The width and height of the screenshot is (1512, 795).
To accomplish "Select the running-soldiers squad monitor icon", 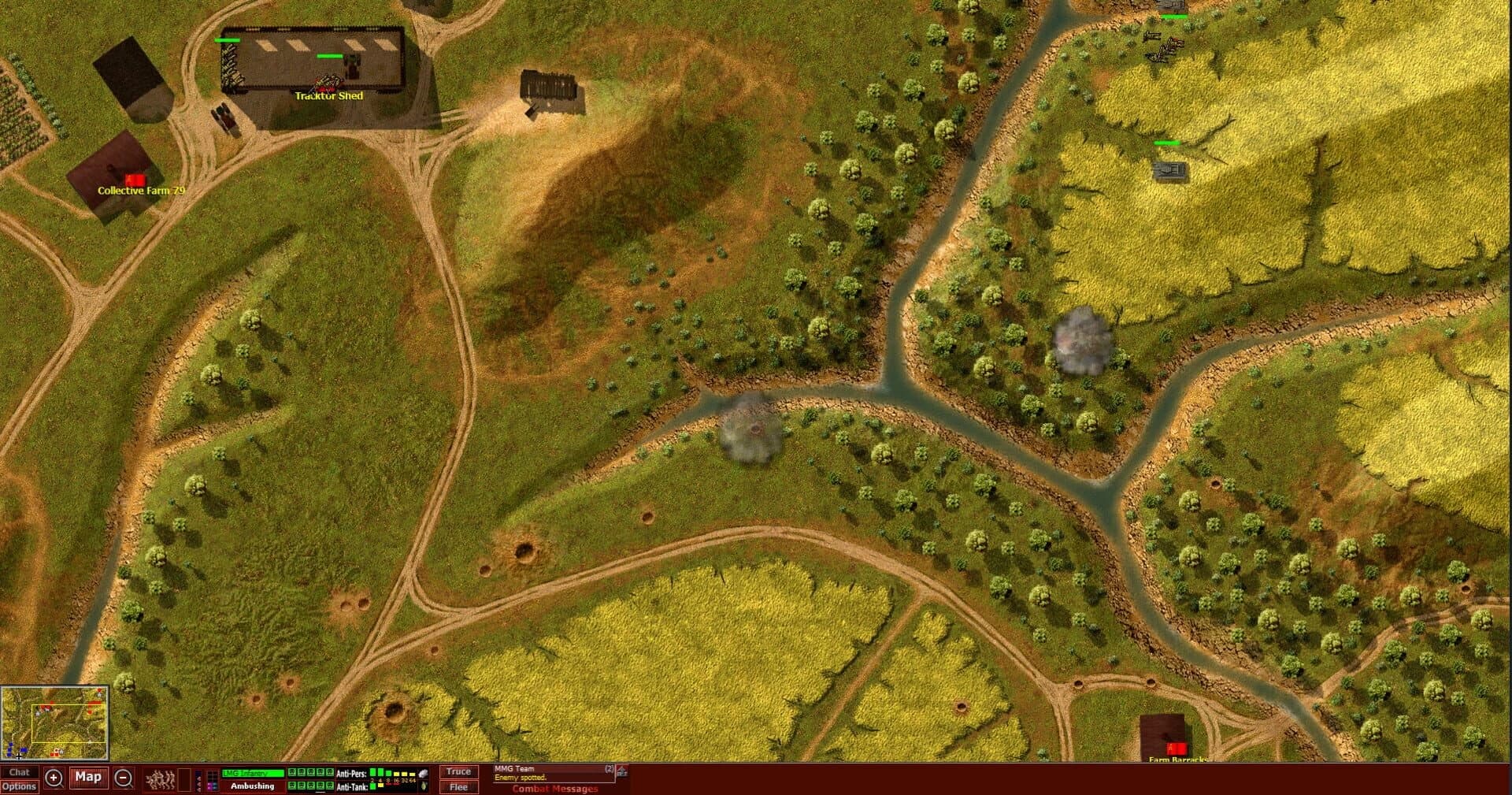I will pos(161,778).
